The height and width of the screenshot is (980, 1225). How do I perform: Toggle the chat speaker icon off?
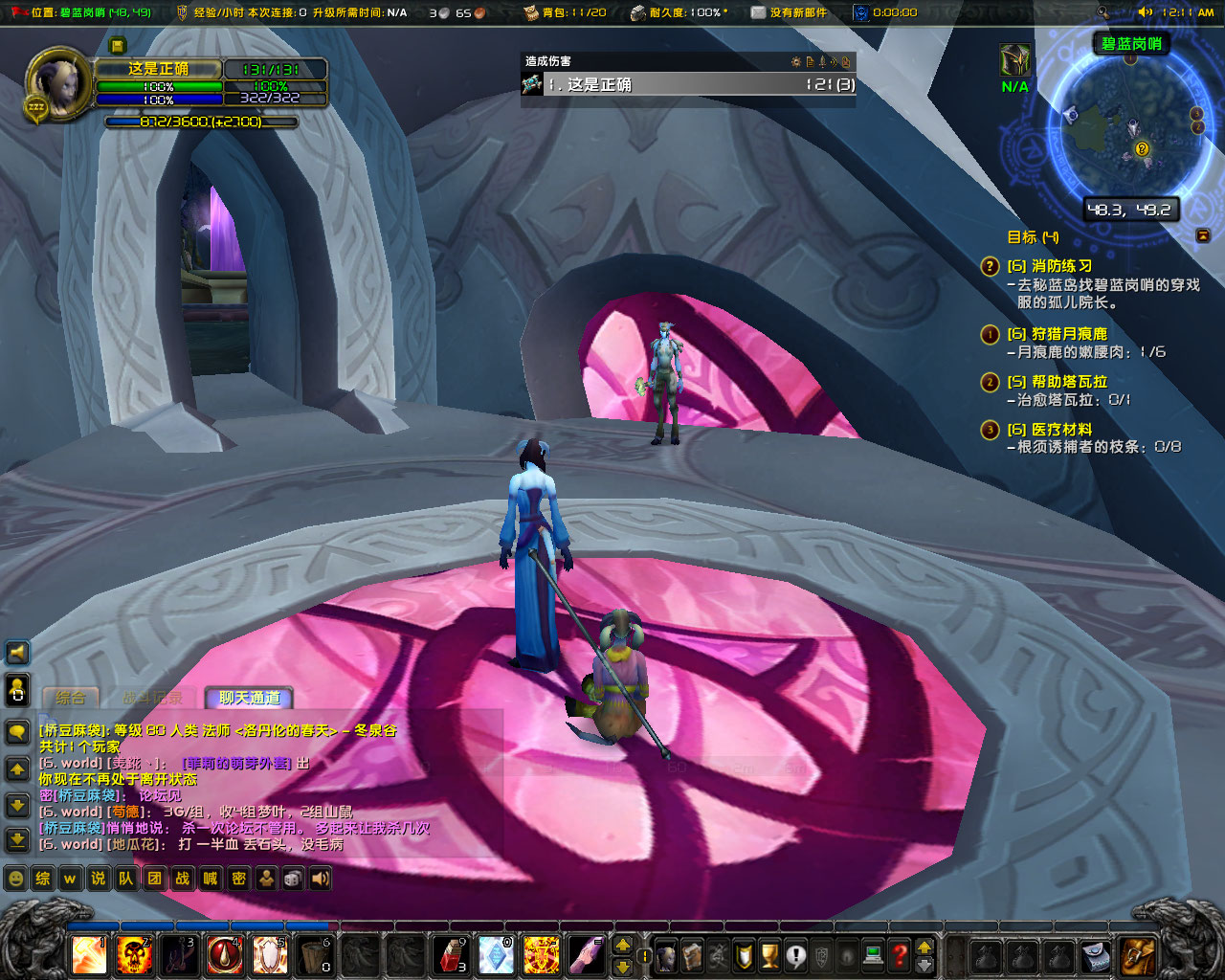(320, 879)
